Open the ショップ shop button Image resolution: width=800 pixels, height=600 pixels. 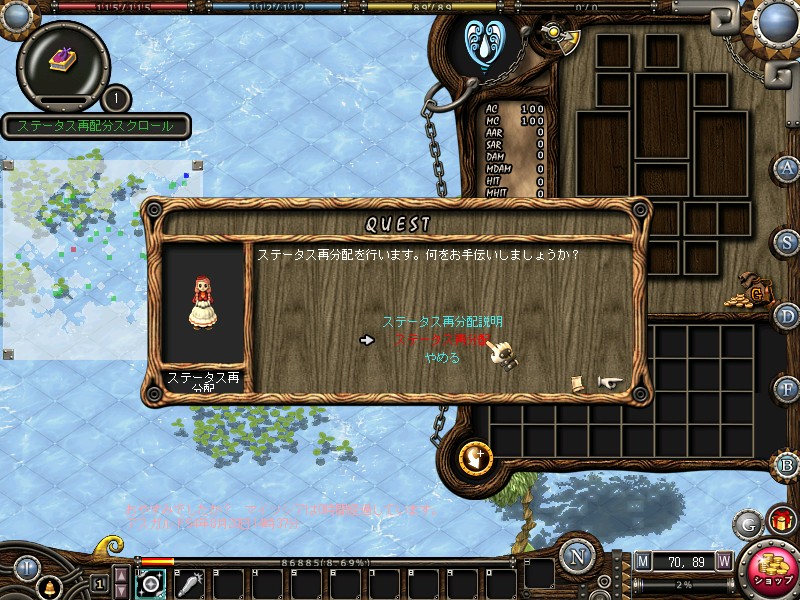pos(768,570)
